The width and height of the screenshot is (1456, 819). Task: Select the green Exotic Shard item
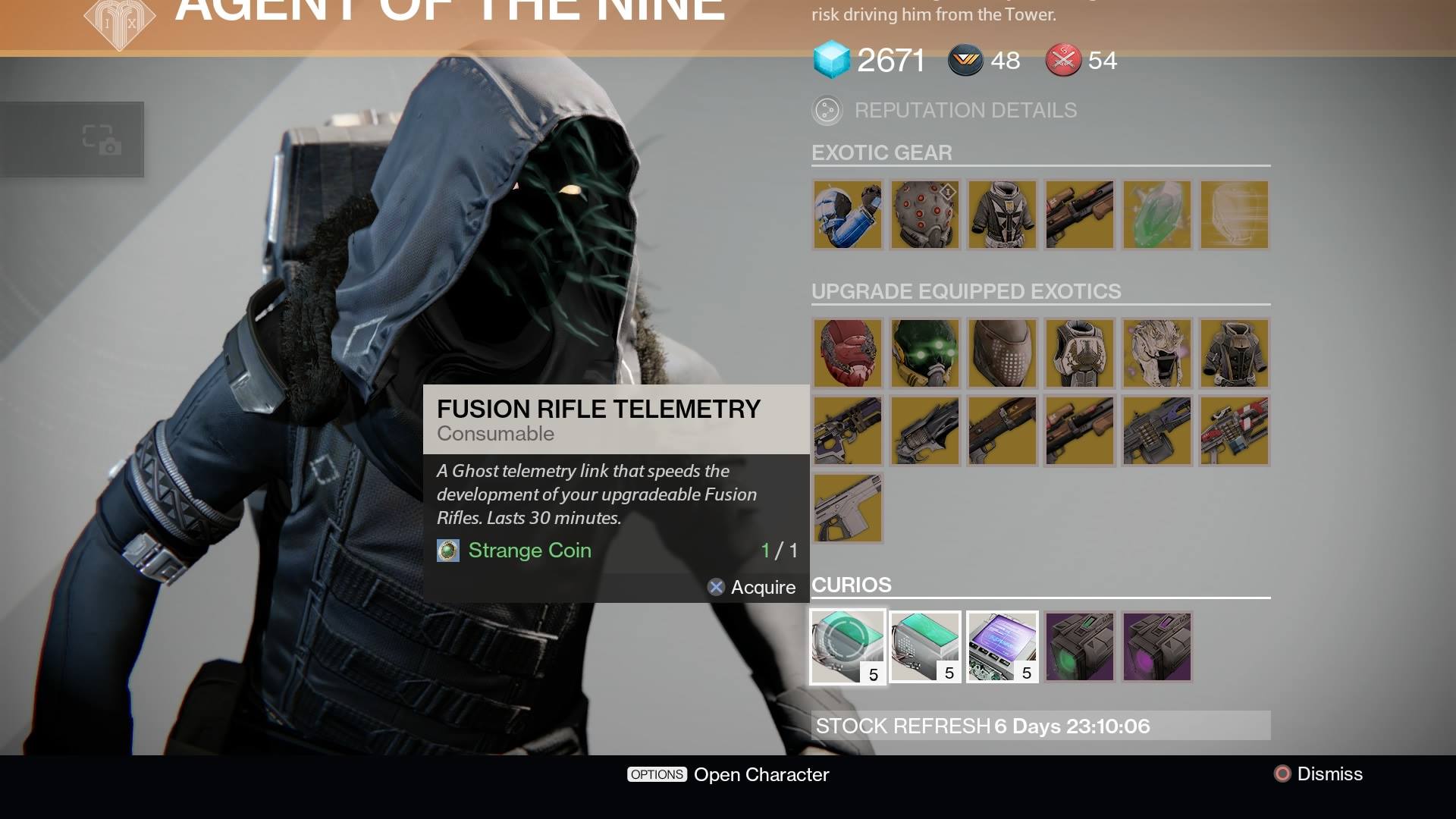point(1156,215)
